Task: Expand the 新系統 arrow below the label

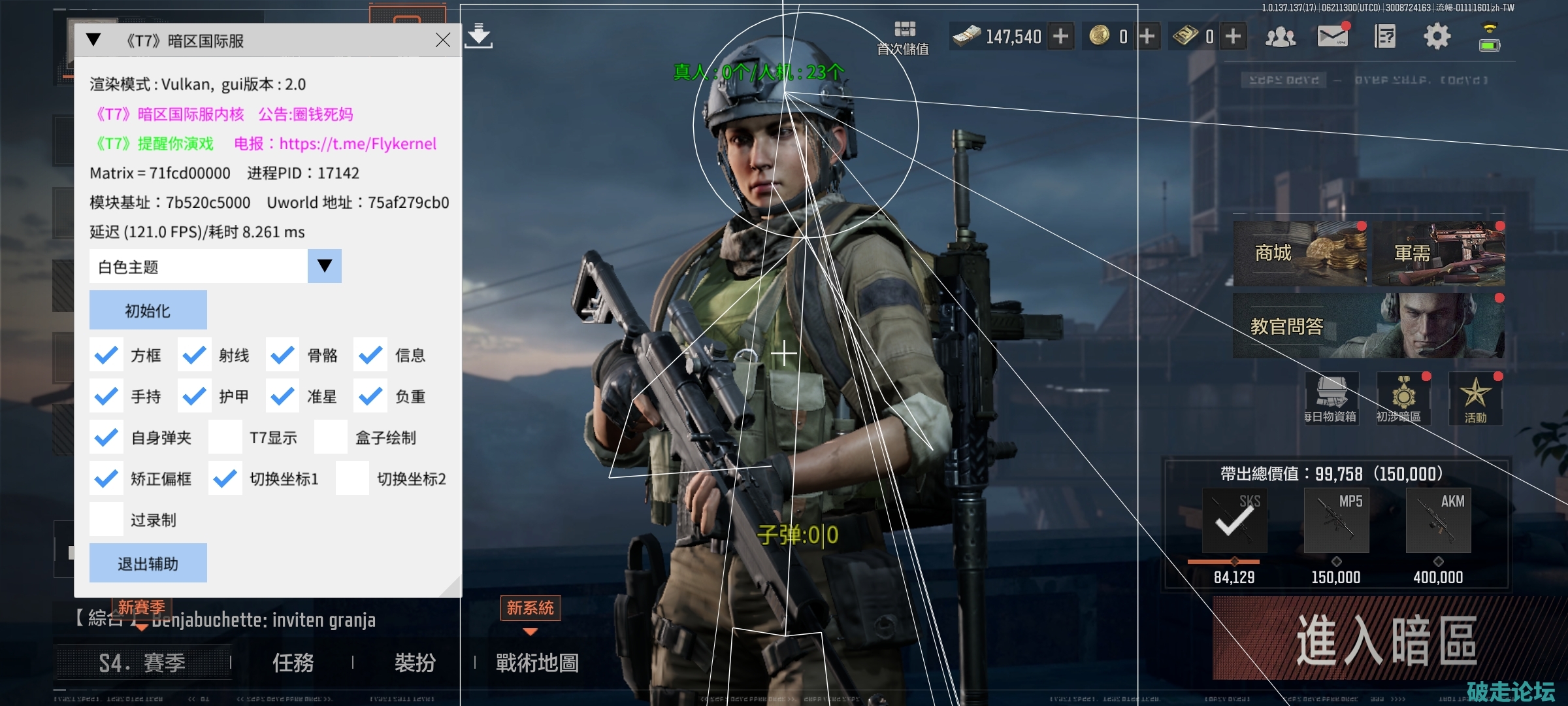Action: click(530, 632)
